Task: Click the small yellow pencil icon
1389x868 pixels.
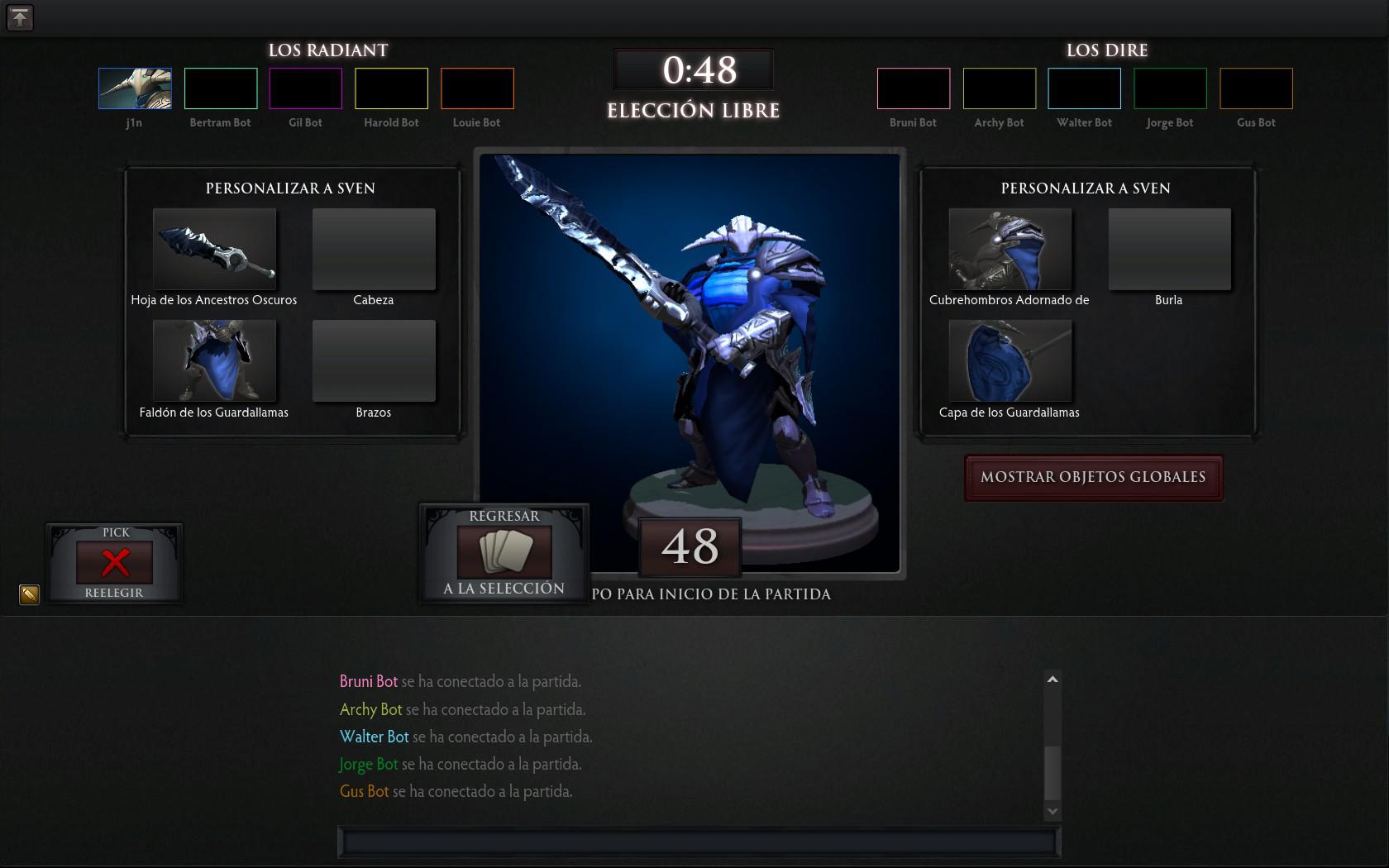Action: 29,594
